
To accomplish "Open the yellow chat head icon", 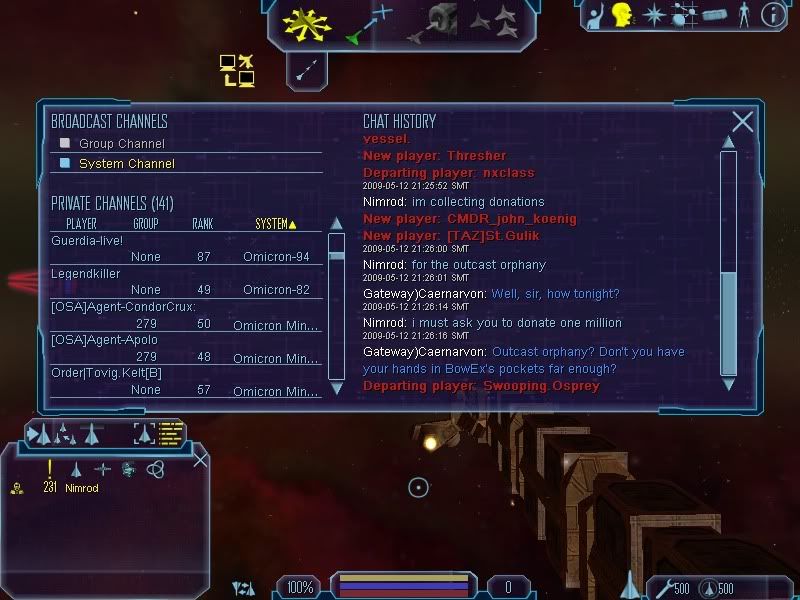I will pyautogui.click(x=622, y=14).
